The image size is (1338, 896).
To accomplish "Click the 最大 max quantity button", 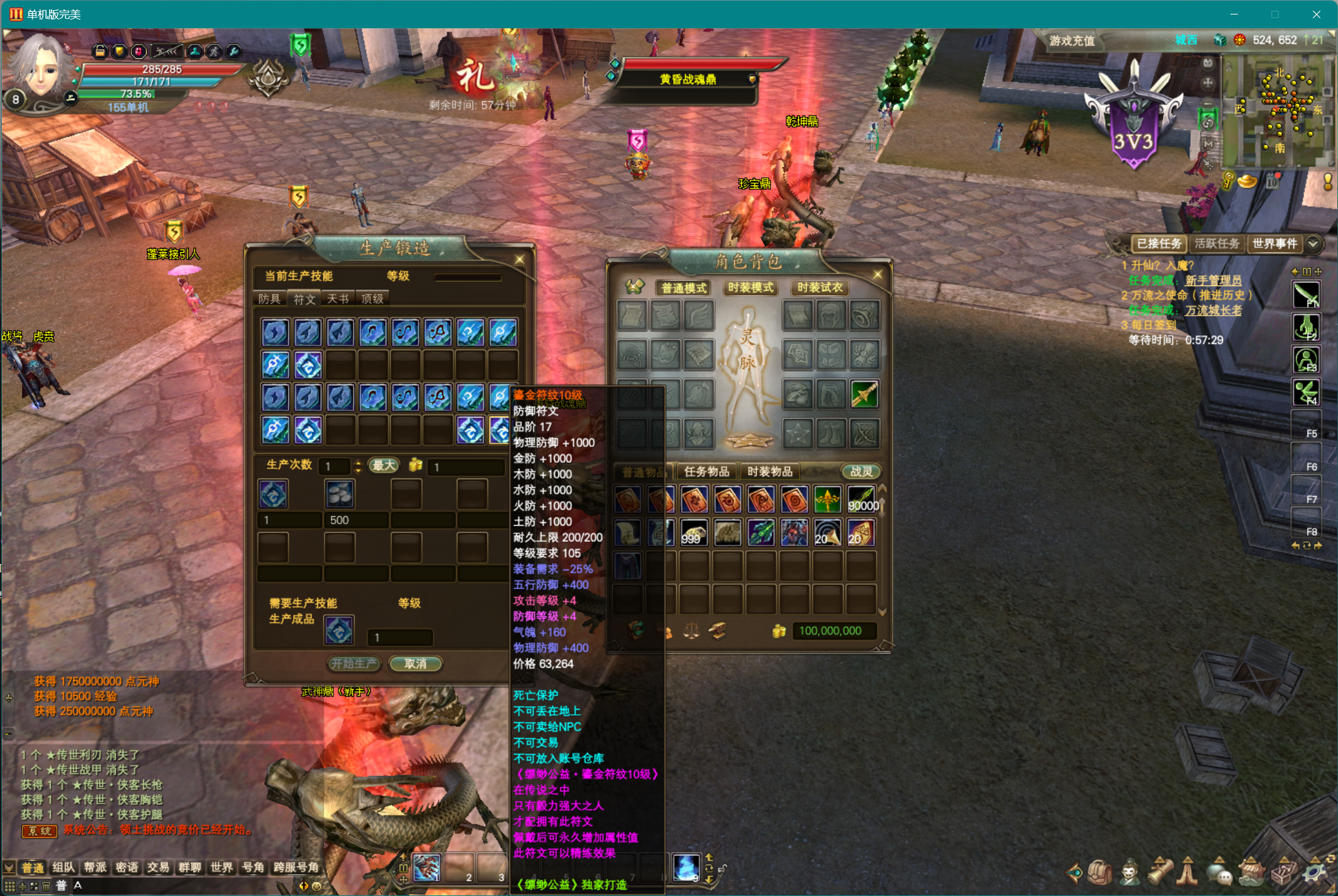I will (x=383, y=465).
